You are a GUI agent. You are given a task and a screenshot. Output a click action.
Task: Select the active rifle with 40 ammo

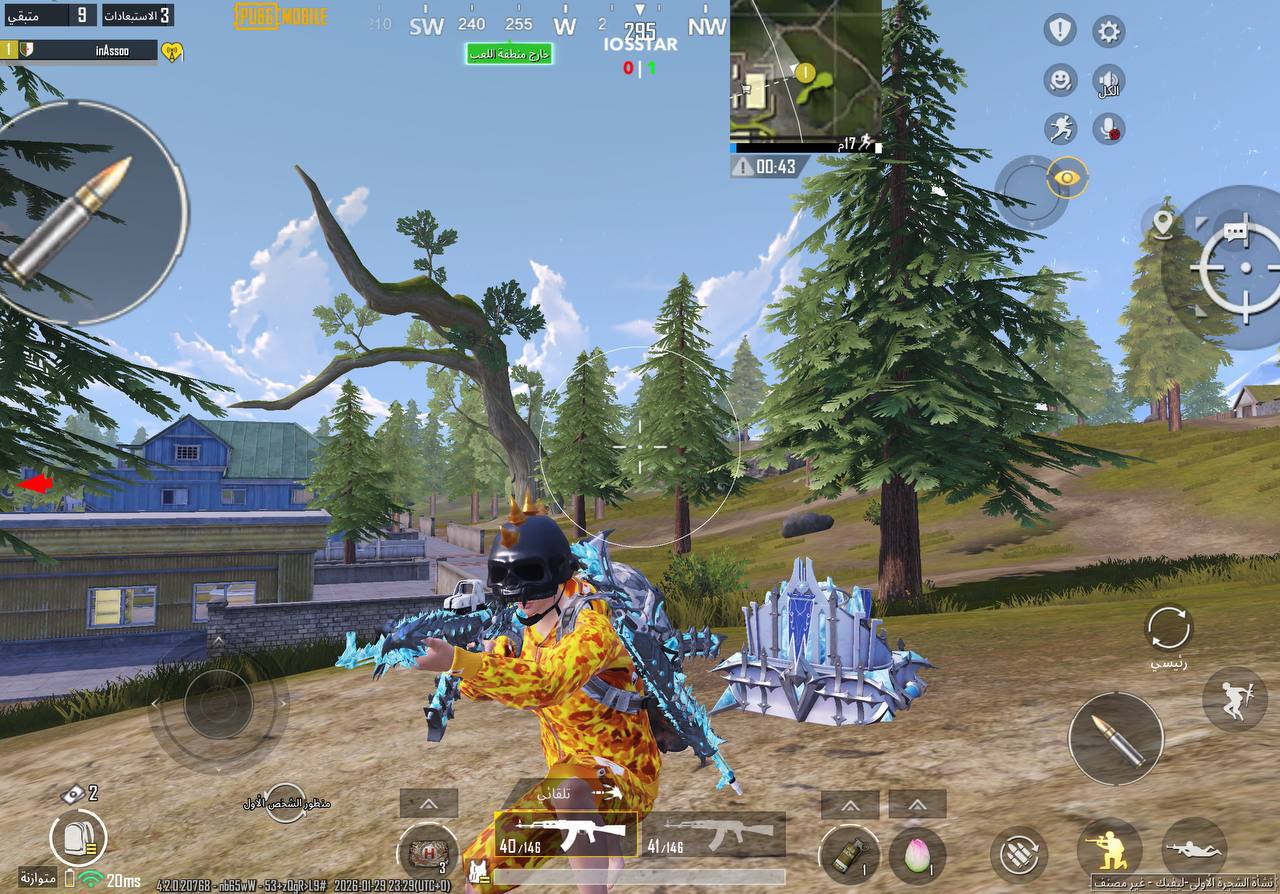point(565,834)
